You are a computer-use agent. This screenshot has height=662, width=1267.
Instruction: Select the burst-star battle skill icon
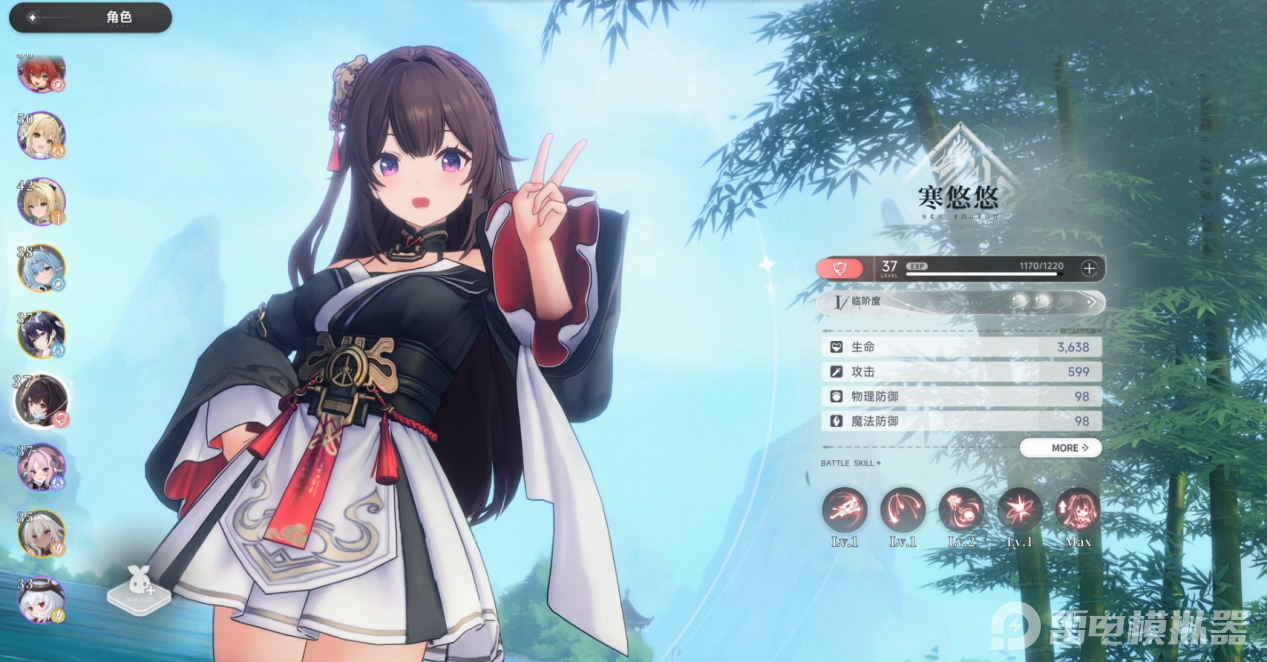(x=1019, y=511)
